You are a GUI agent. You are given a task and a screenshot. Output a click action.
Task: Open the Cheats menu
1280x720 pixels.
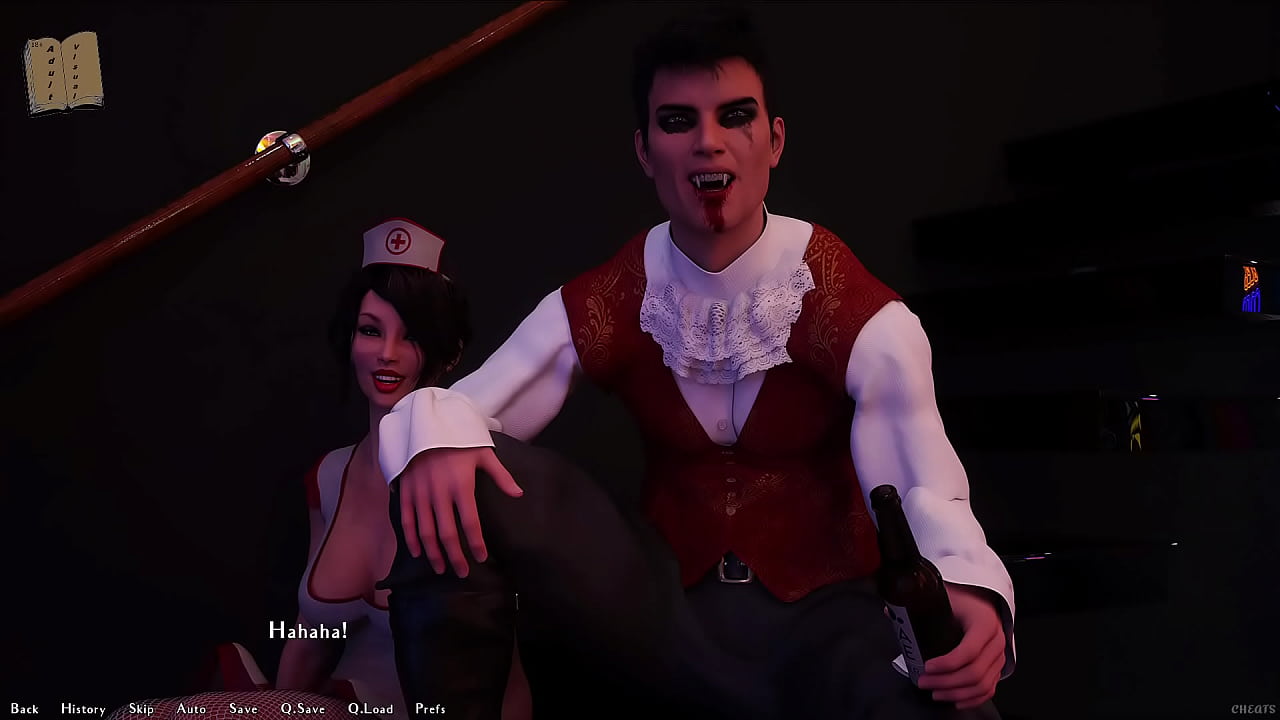tap(1252, 709)
